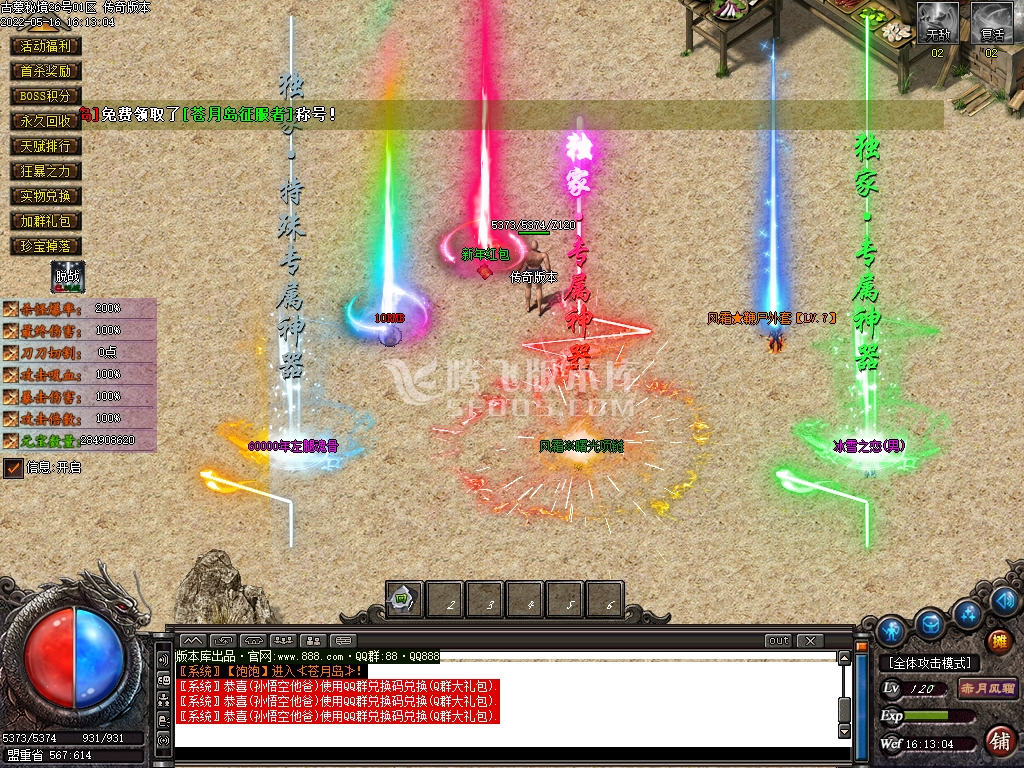Claim the 加群礼包 group gift pack
This screenshot has width=1024, height=768.
[x=46, y=221]
